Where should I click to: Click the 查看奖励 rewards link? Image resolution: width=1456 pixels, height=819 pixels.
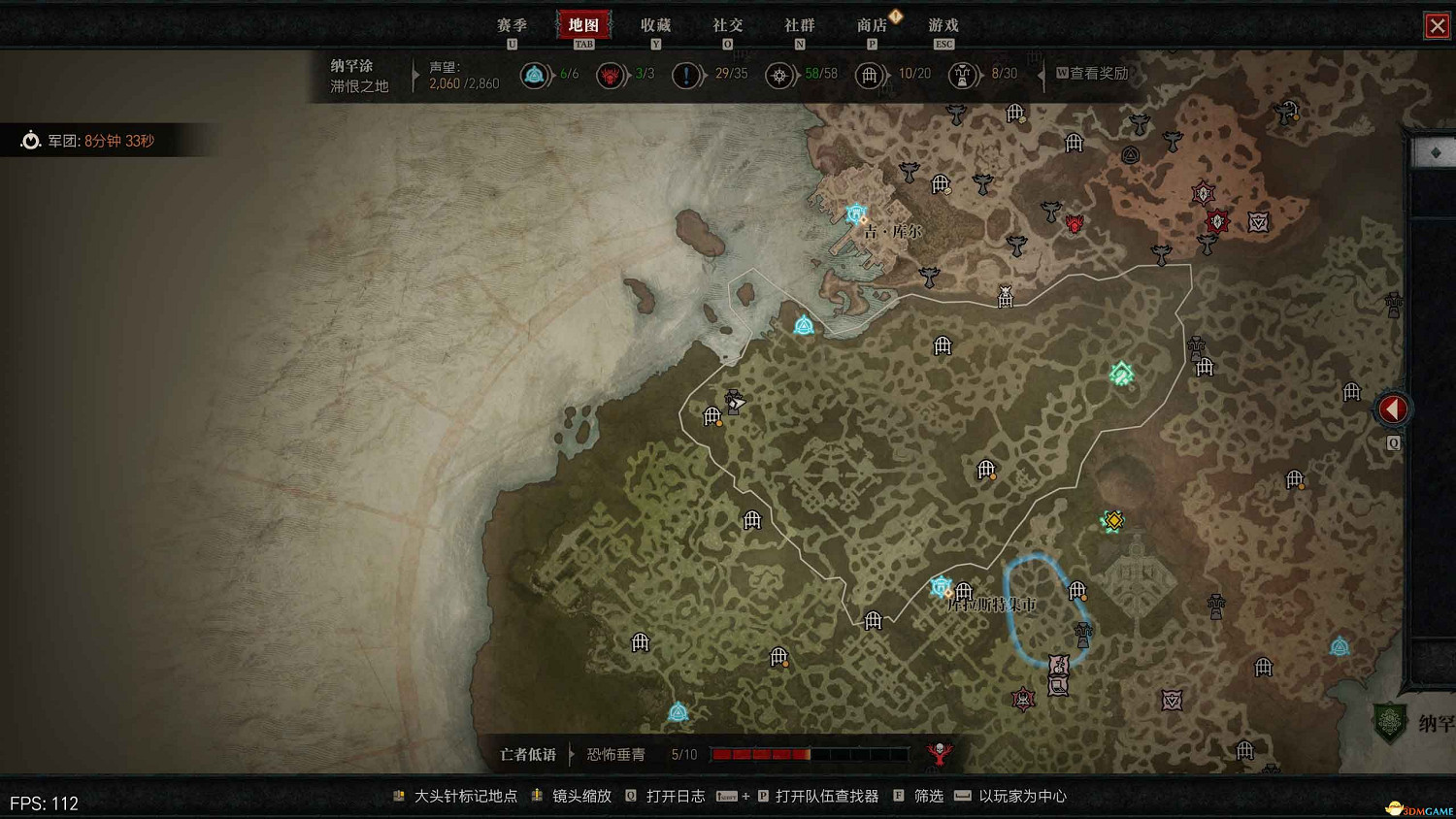tap(1098, 73)
